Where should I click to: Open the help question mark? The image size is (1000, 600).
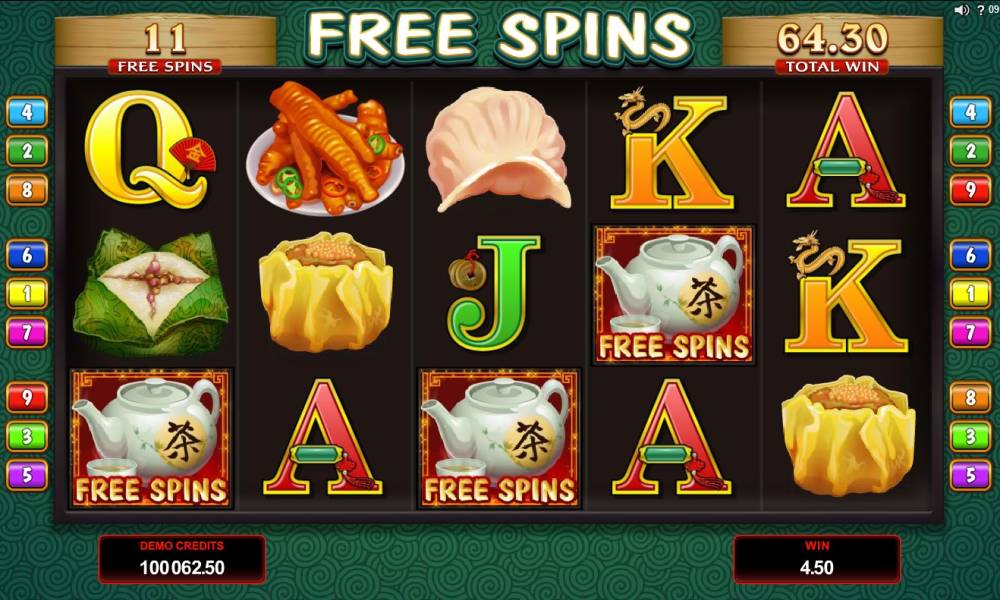click(979, 10)
